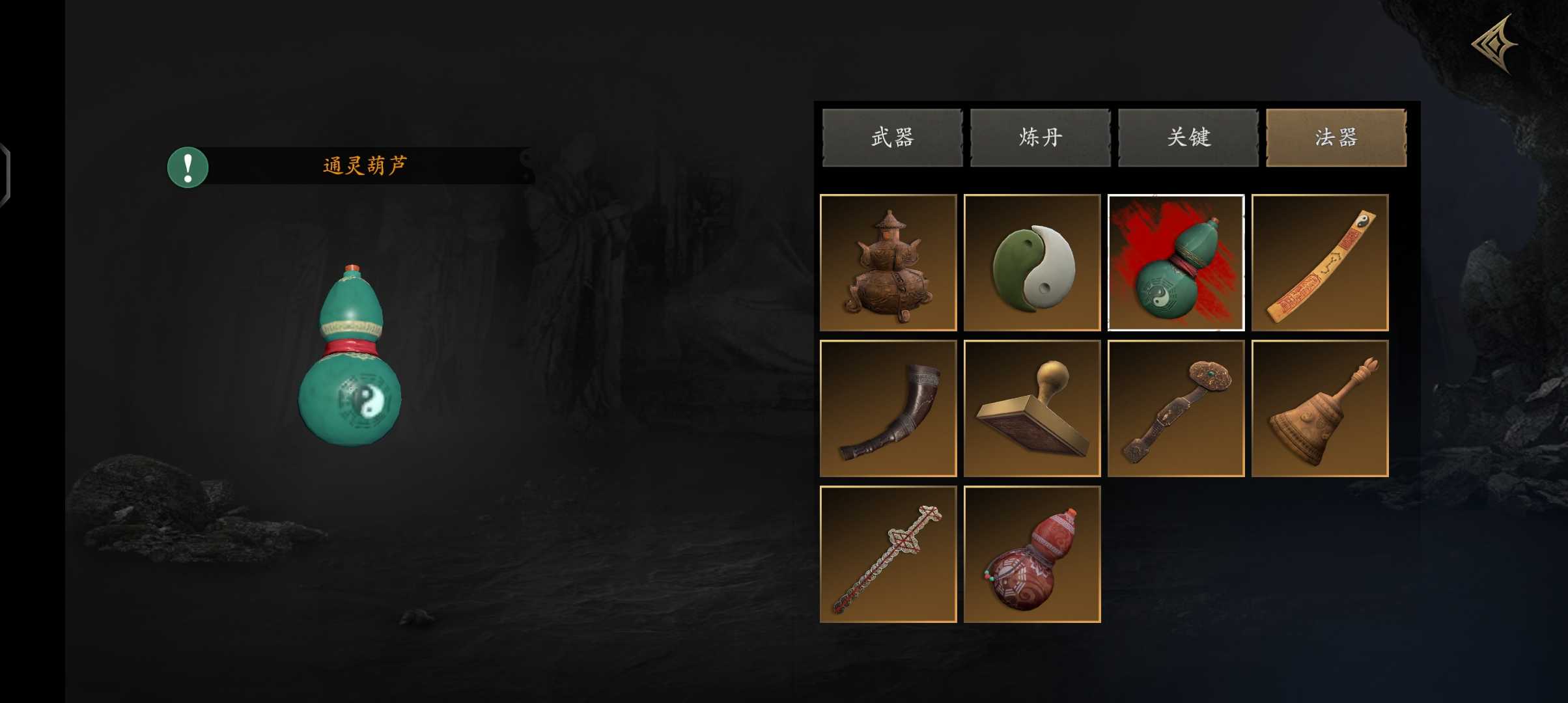Select the green gourd with red splash
This screenshot has height=703, width=1568.
(x=1176, y=262)
